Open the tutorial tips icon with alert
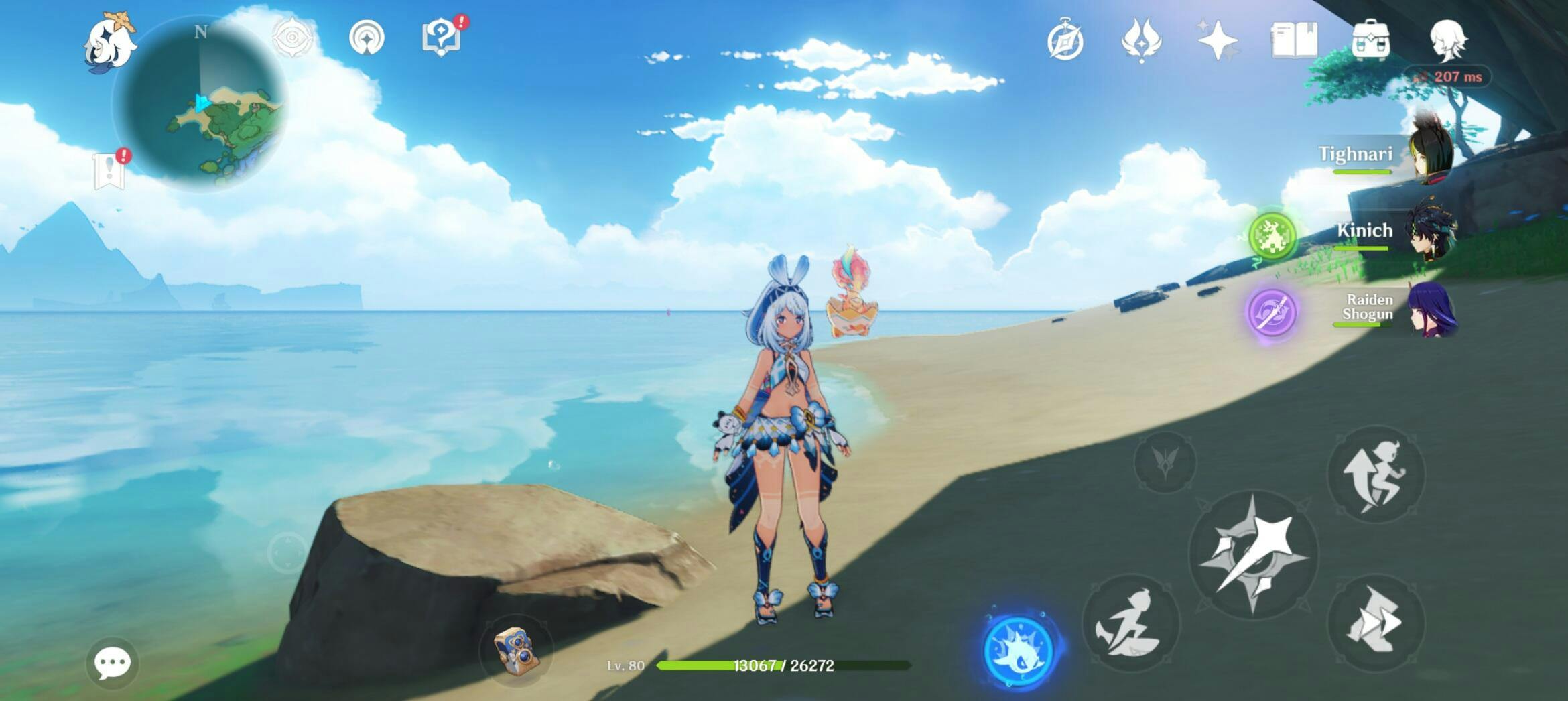Screen dimensions: 1568x701 pyautogui.click(x=442, y=38)
